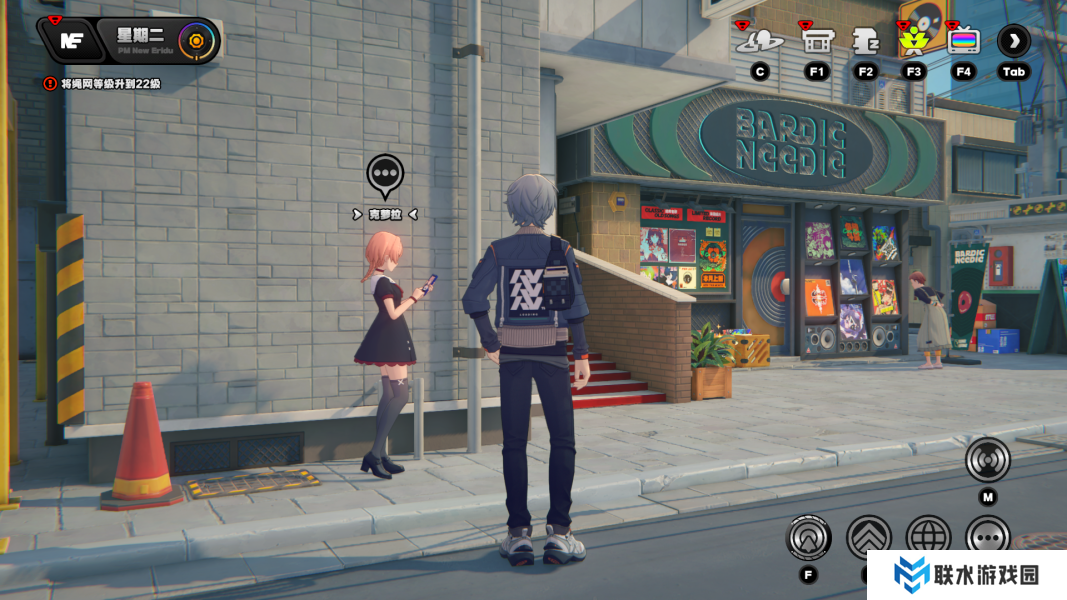This screenshot has height=600, width=1067.
Task: Open the globe icon button
Action: [x=929, y=538]
